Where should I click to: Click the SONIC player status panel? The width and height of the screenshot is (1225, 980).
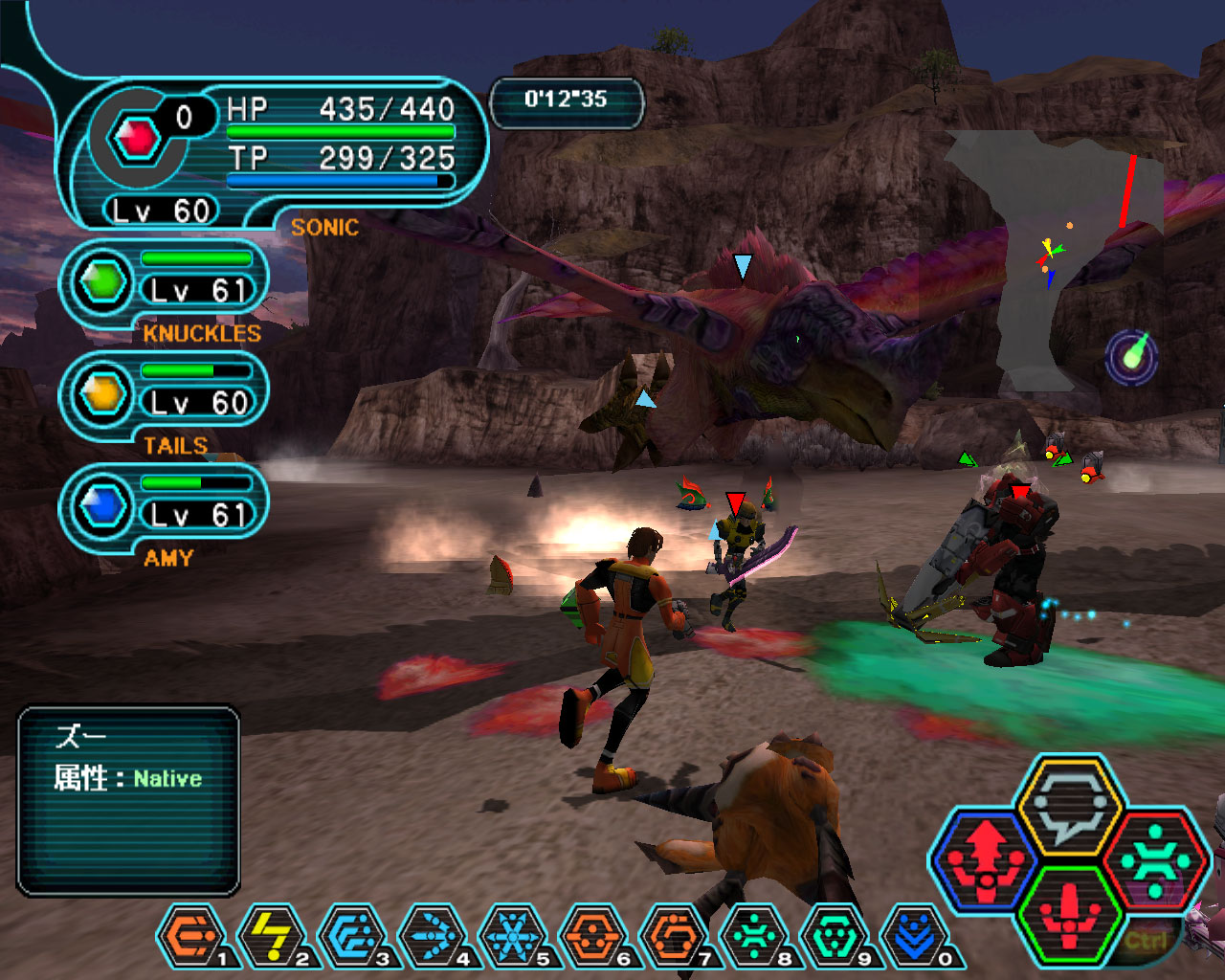click(x=273, y=153)
